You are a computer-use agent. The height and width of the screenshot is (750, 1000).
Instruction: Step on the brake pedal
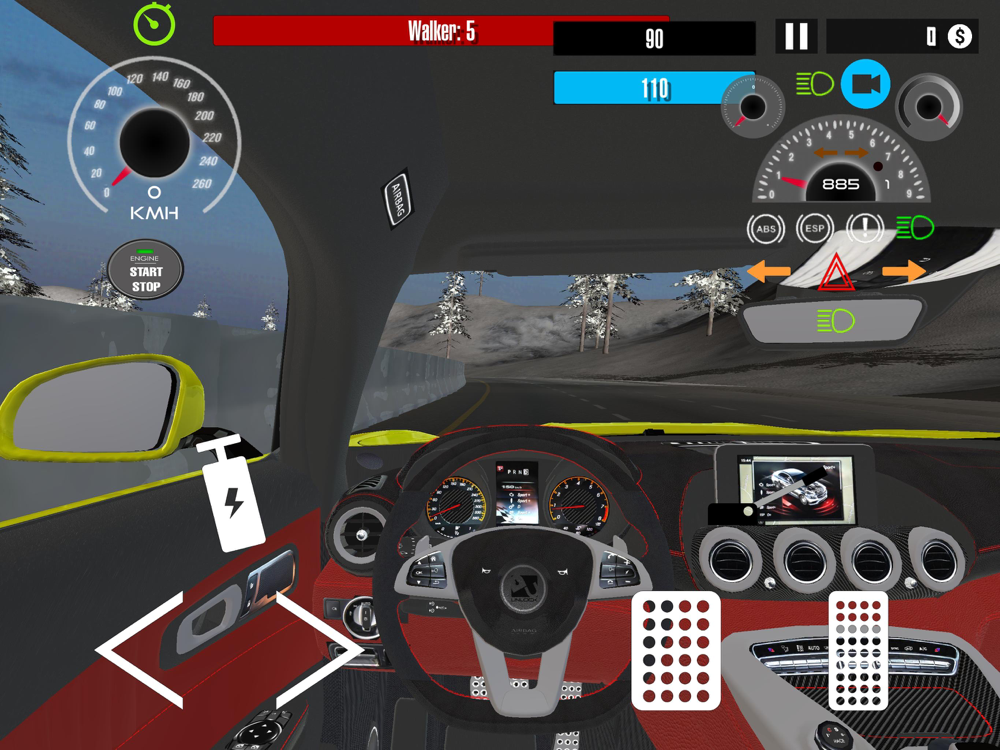click(676, 650)
